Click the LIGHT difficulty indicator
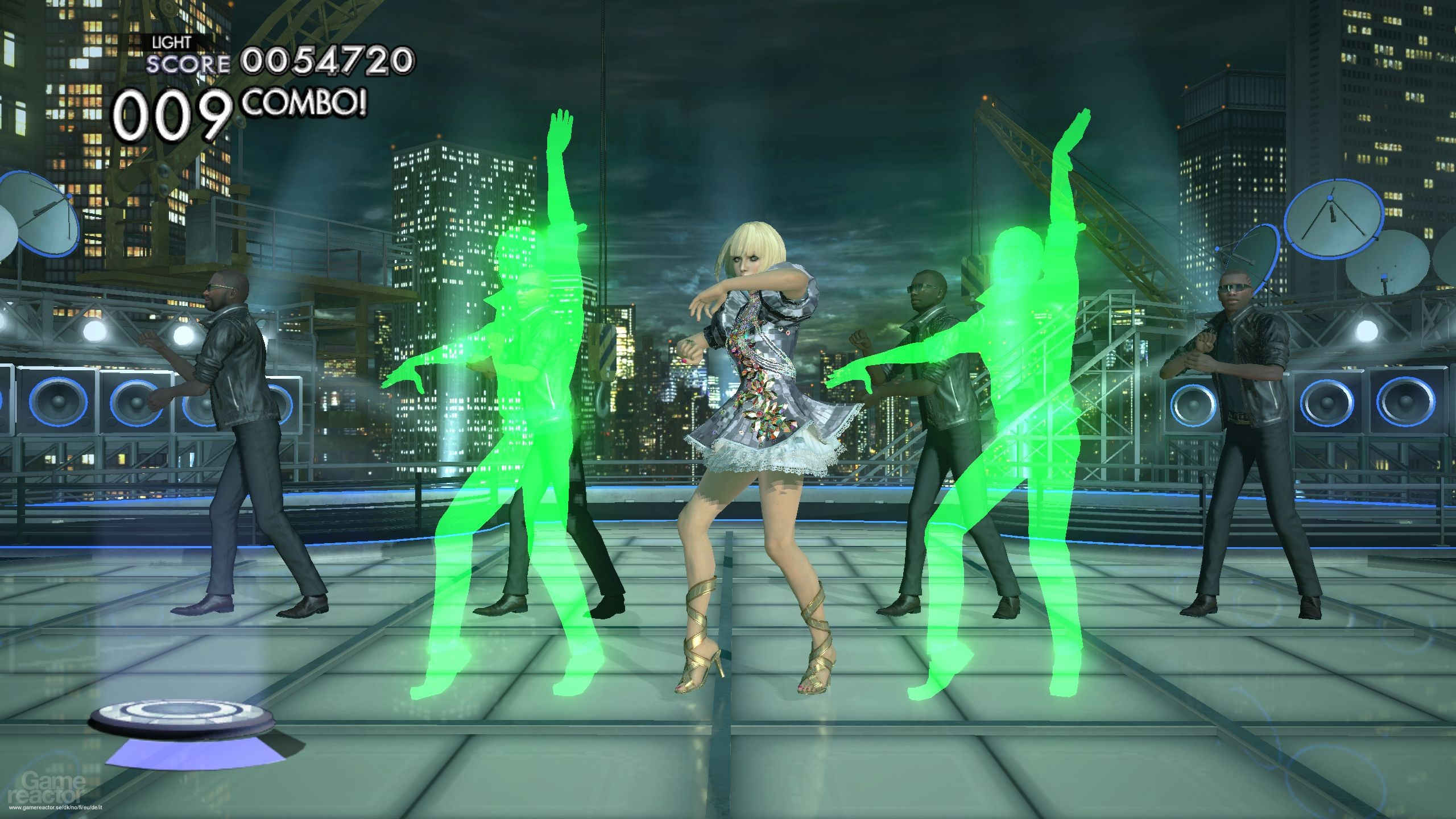Image resolution: width=1456 pixels, height=819 pixels. [x=171, y=42]
